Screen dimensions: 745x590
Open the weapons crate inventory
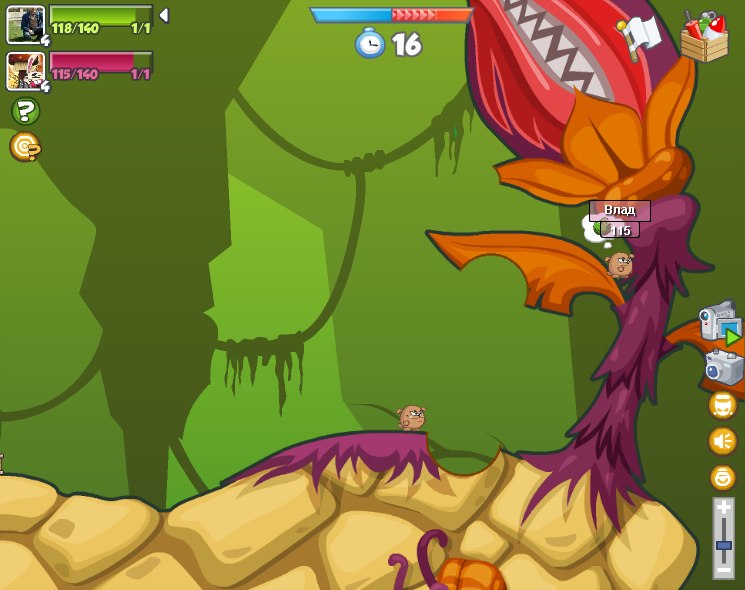704,38
